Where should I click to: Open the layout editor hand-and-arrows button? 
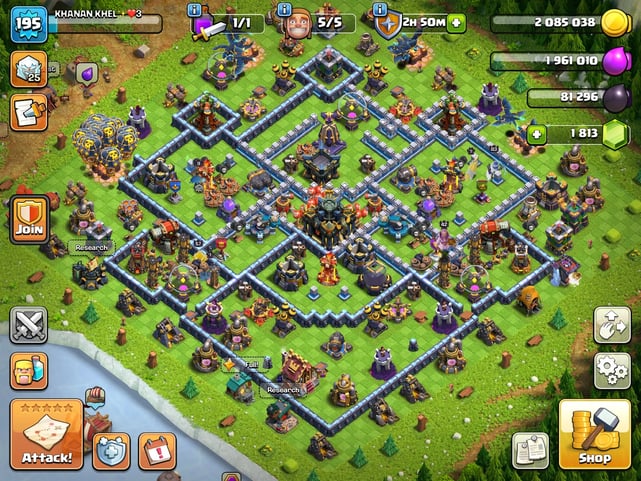(612, 324)
